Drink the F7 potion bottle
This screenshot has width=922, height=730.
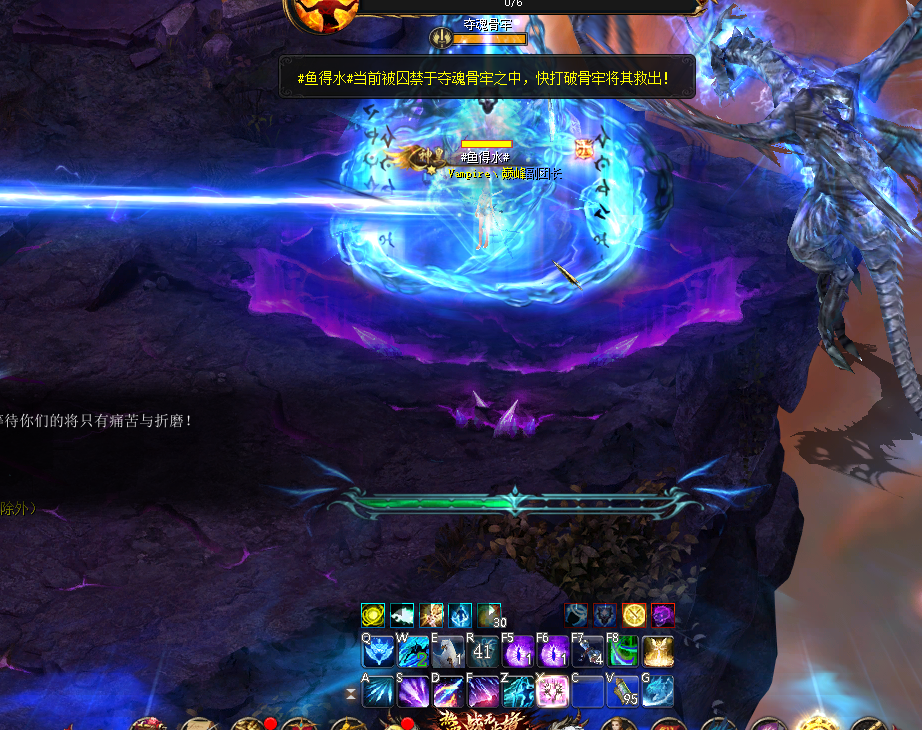(x=588, y=653)
